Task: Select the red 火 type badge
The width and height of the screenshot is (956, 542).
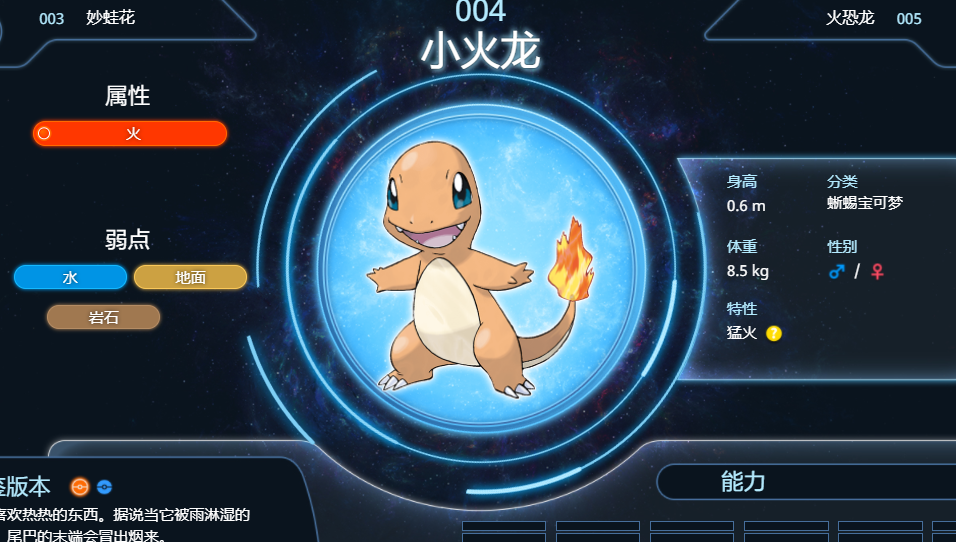Action: pos(130,134)
